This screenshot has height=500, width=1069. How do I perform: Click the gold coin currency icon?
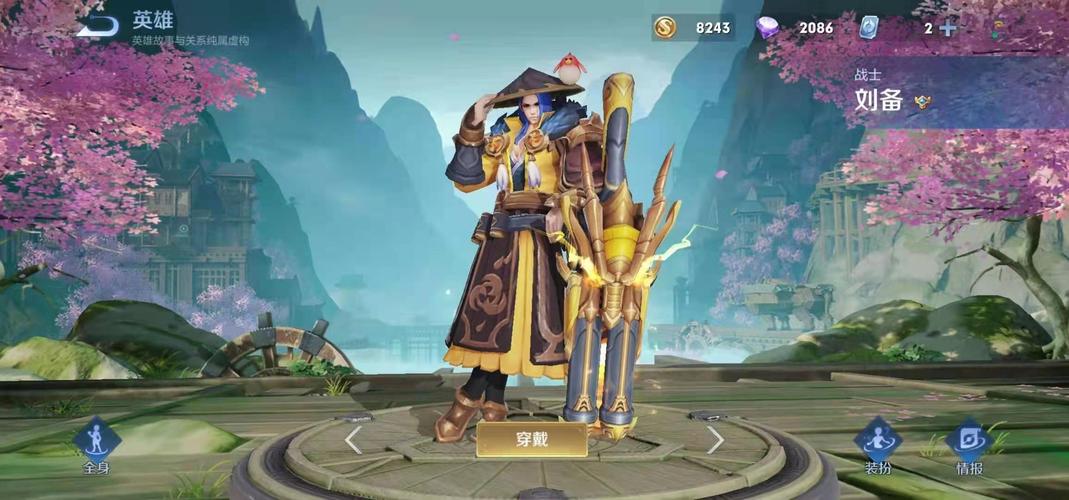[665, 28]
